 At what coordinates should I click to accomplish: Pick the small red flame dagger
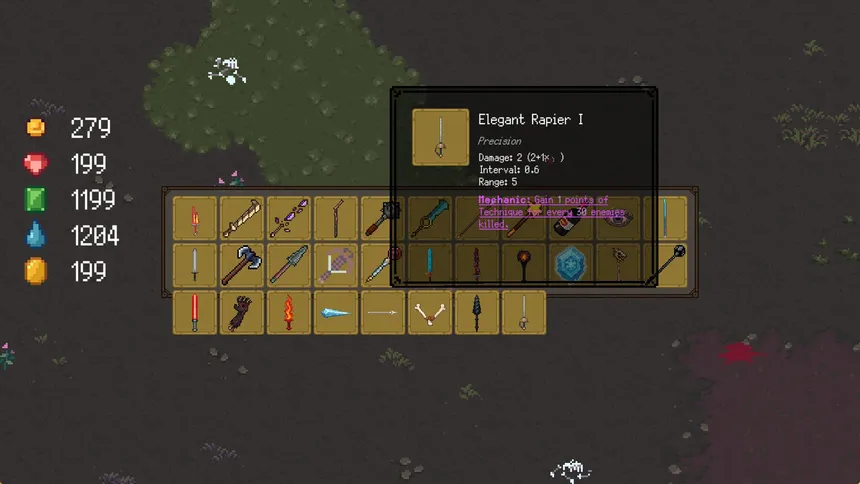(194, 217)
